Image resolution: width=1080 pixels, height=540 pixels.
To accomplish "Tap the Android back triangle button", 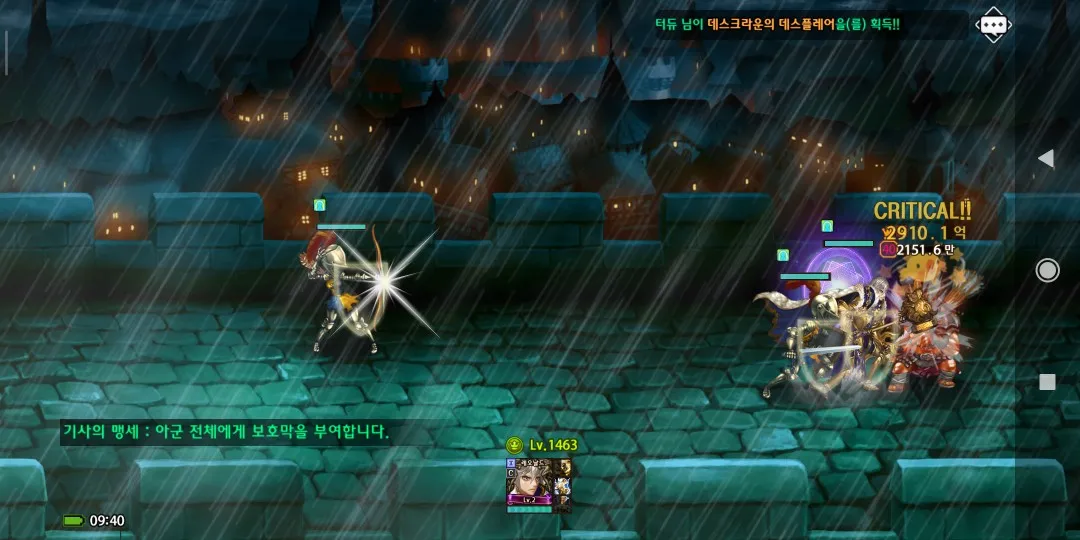I will (x=1046, y=159).
